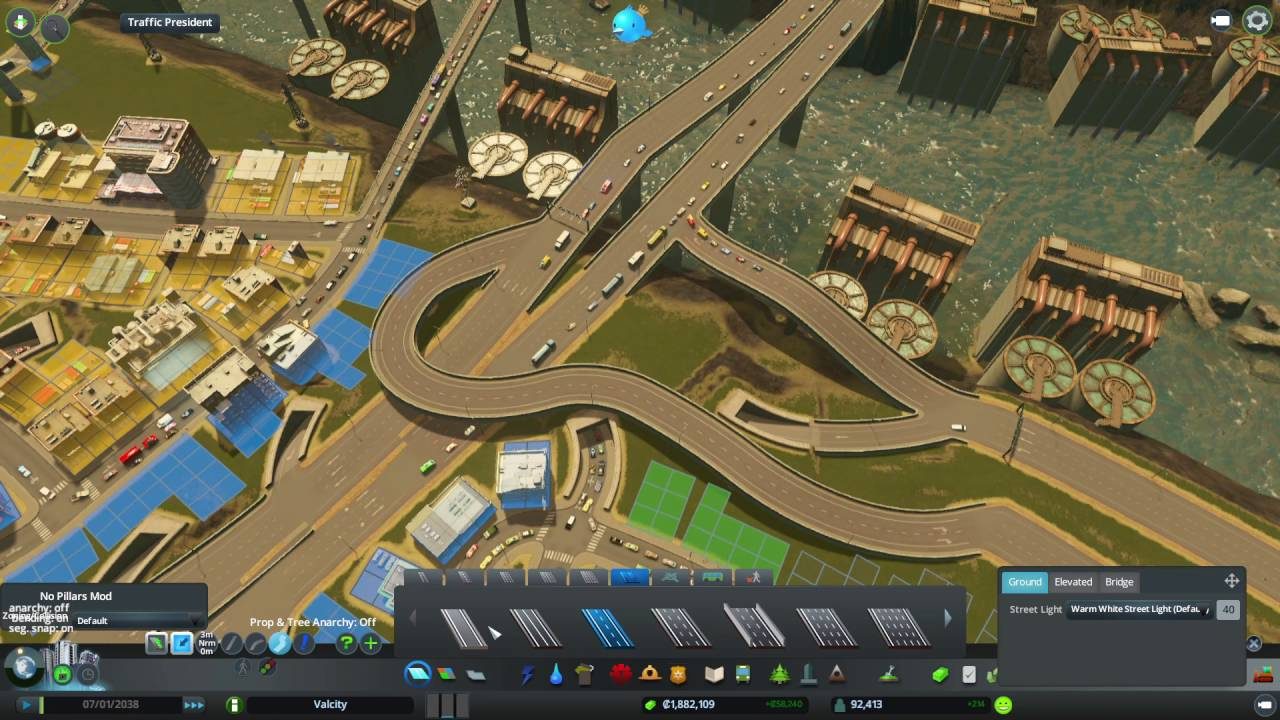
Task: Switch to the Bridge tab
Action: tap(1119, 582)
